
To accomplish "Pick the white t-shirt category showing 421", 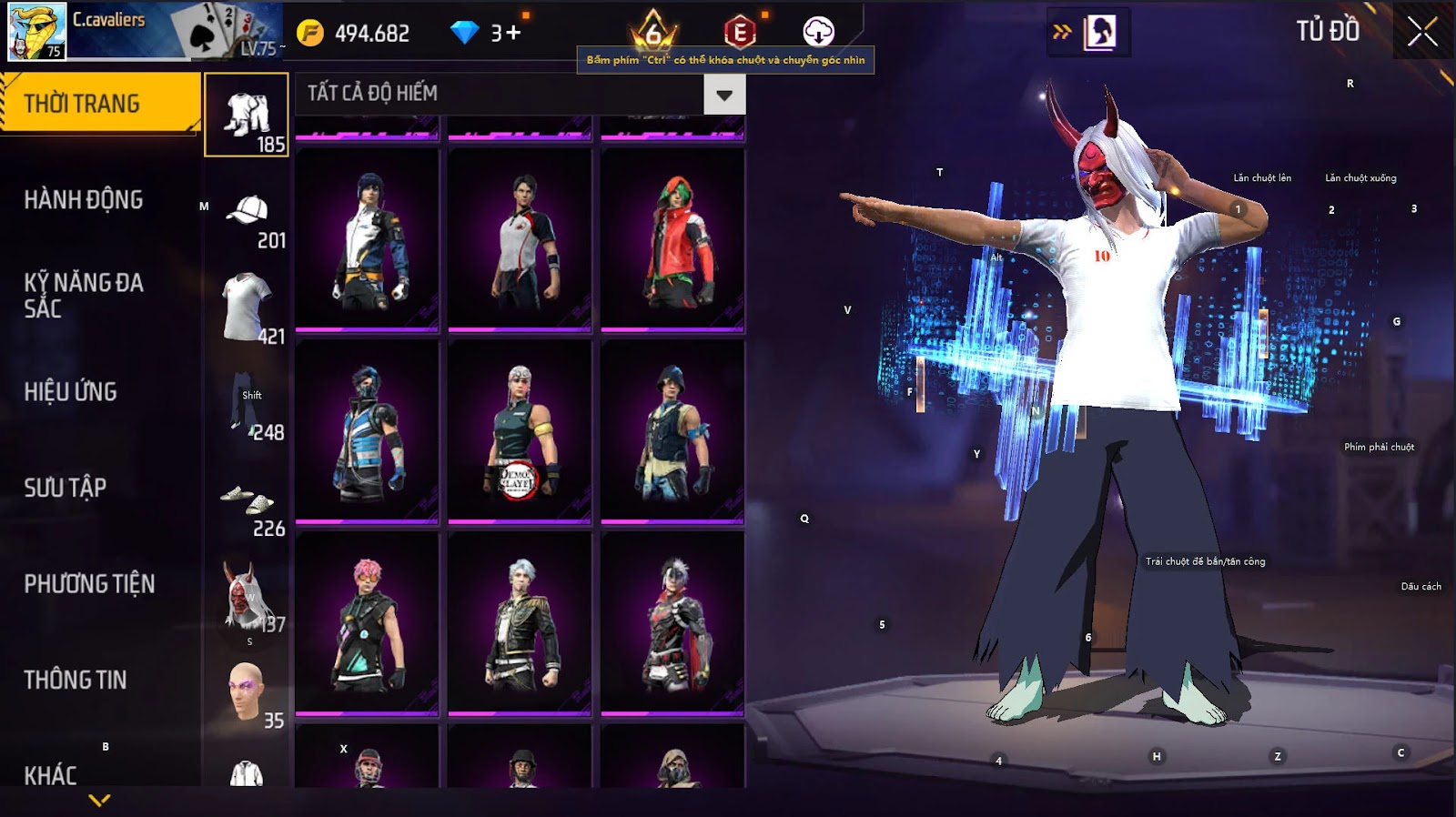I will pos(247,309).
